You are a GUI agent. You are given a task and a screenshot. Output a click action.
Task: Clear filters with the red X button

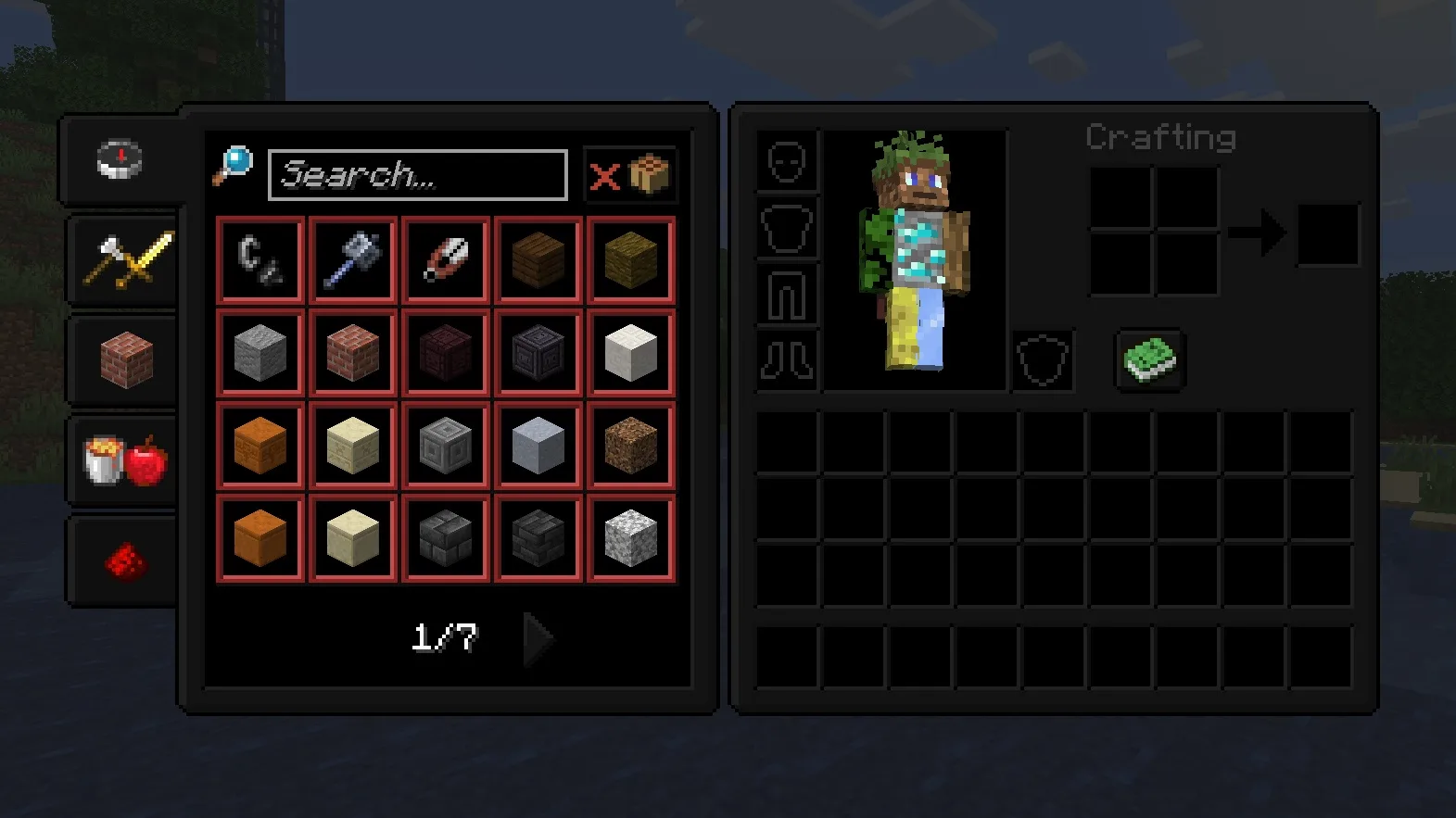605,174
